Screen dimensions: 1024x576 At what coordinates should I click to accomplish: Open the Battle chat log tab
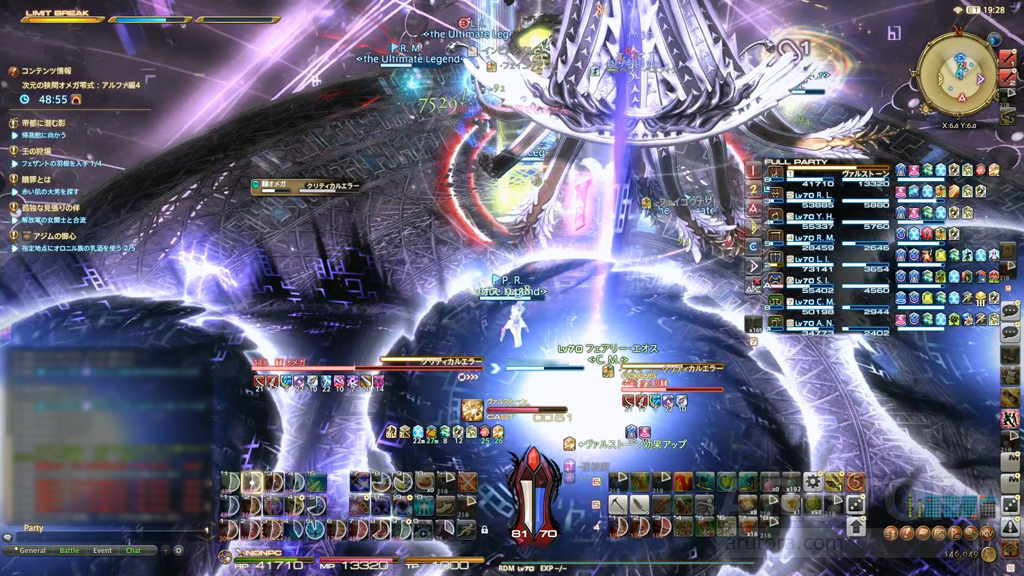tap(70, 550)
